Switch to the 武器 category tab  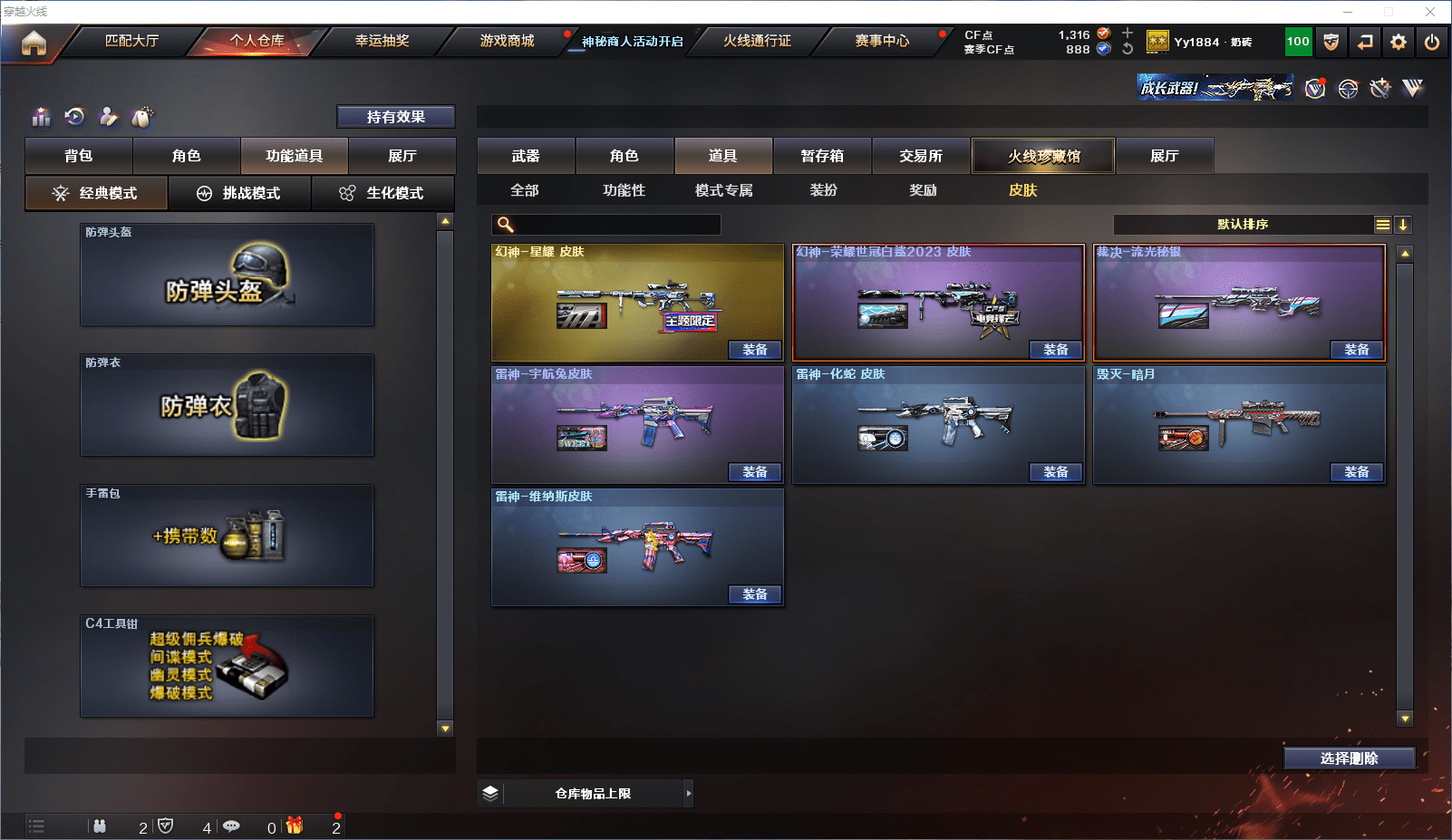pos(526,156)
